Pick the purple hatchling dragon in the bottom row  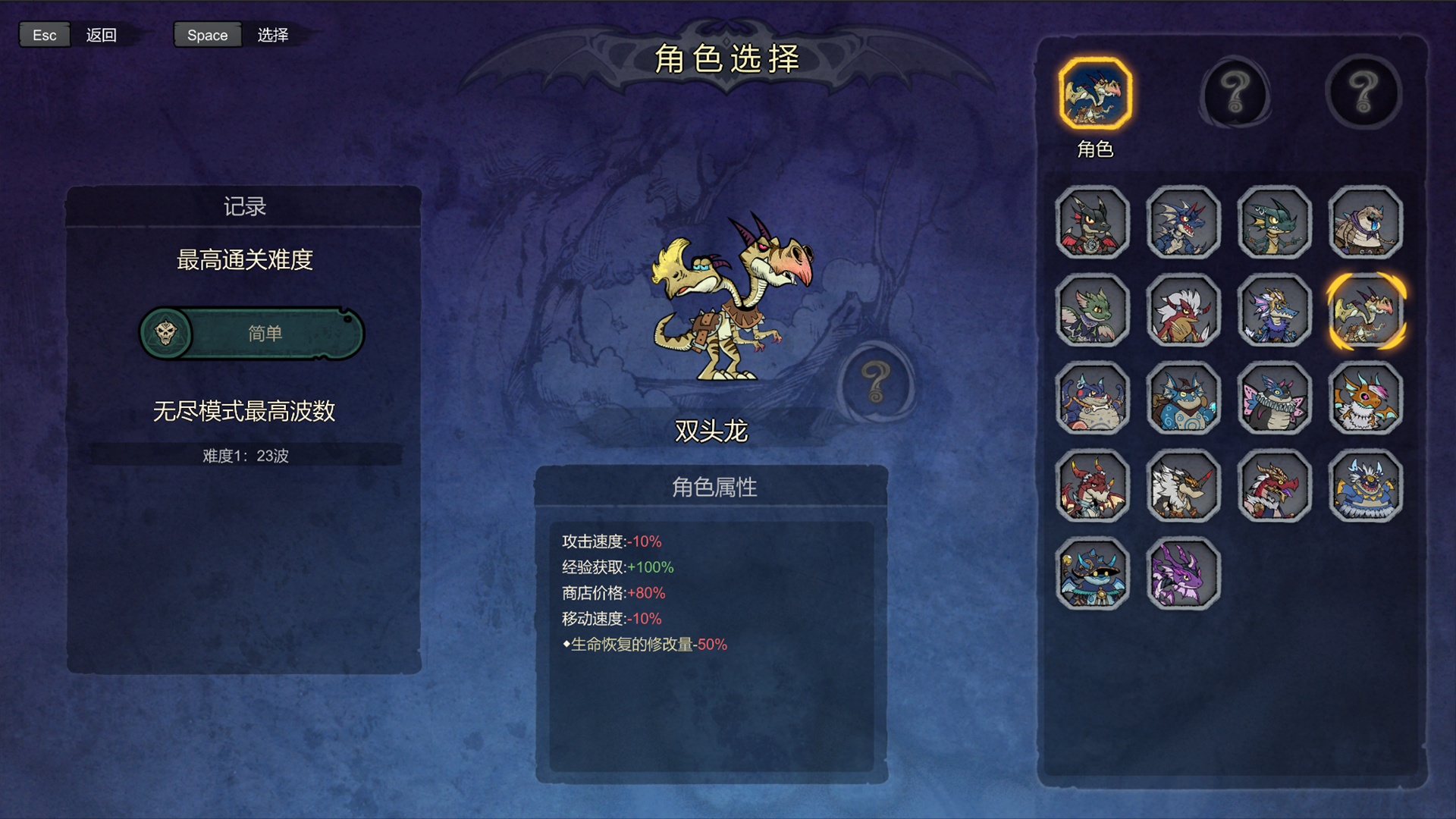1183,575
